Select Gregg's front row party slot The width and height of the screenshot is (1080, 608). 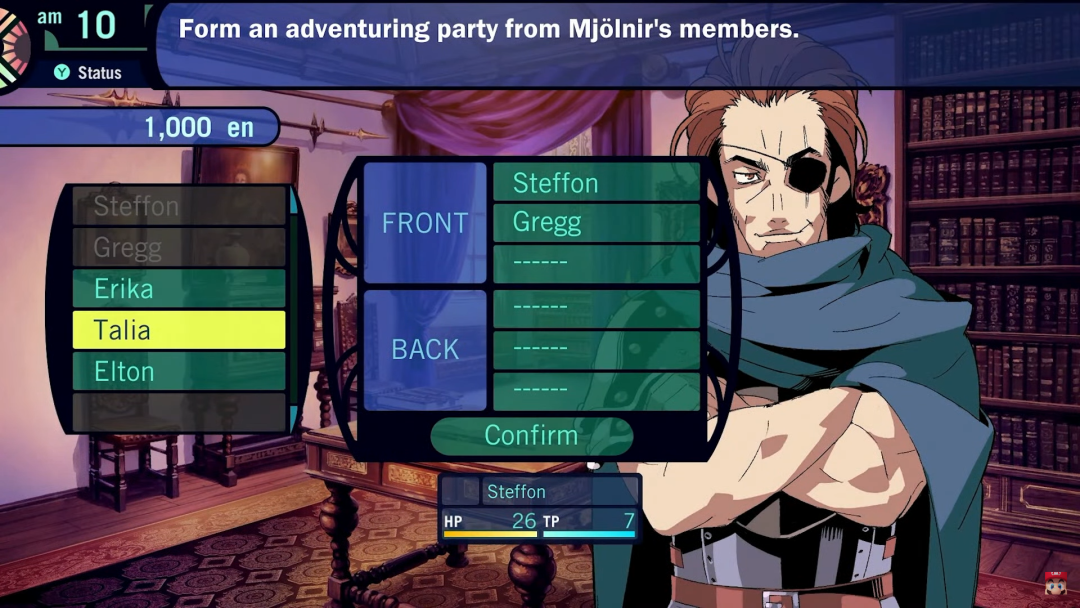coord(596,223)
